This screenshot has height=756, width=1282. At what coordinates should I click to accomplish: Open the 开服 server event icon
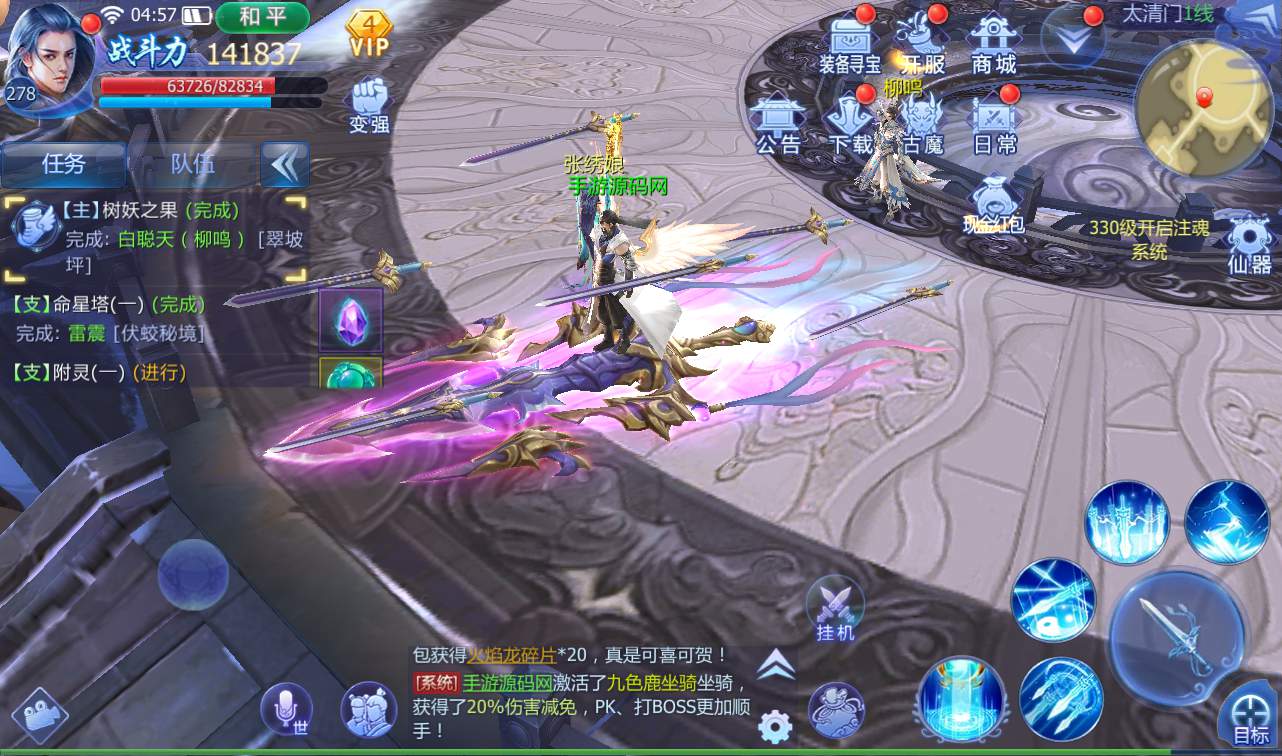922,46
